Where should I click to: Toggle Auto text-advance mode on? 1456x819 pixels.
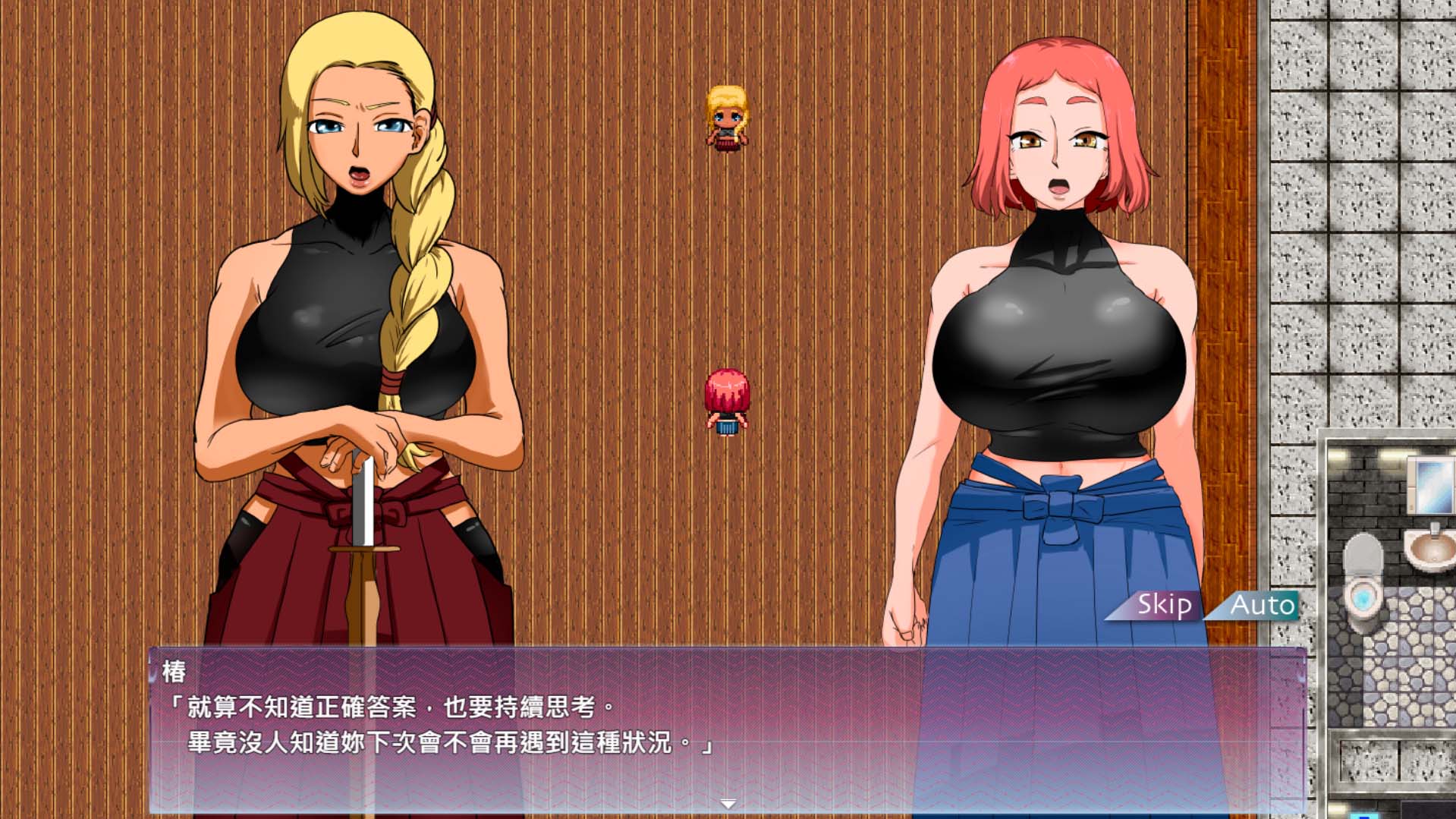click(1258, 606)
